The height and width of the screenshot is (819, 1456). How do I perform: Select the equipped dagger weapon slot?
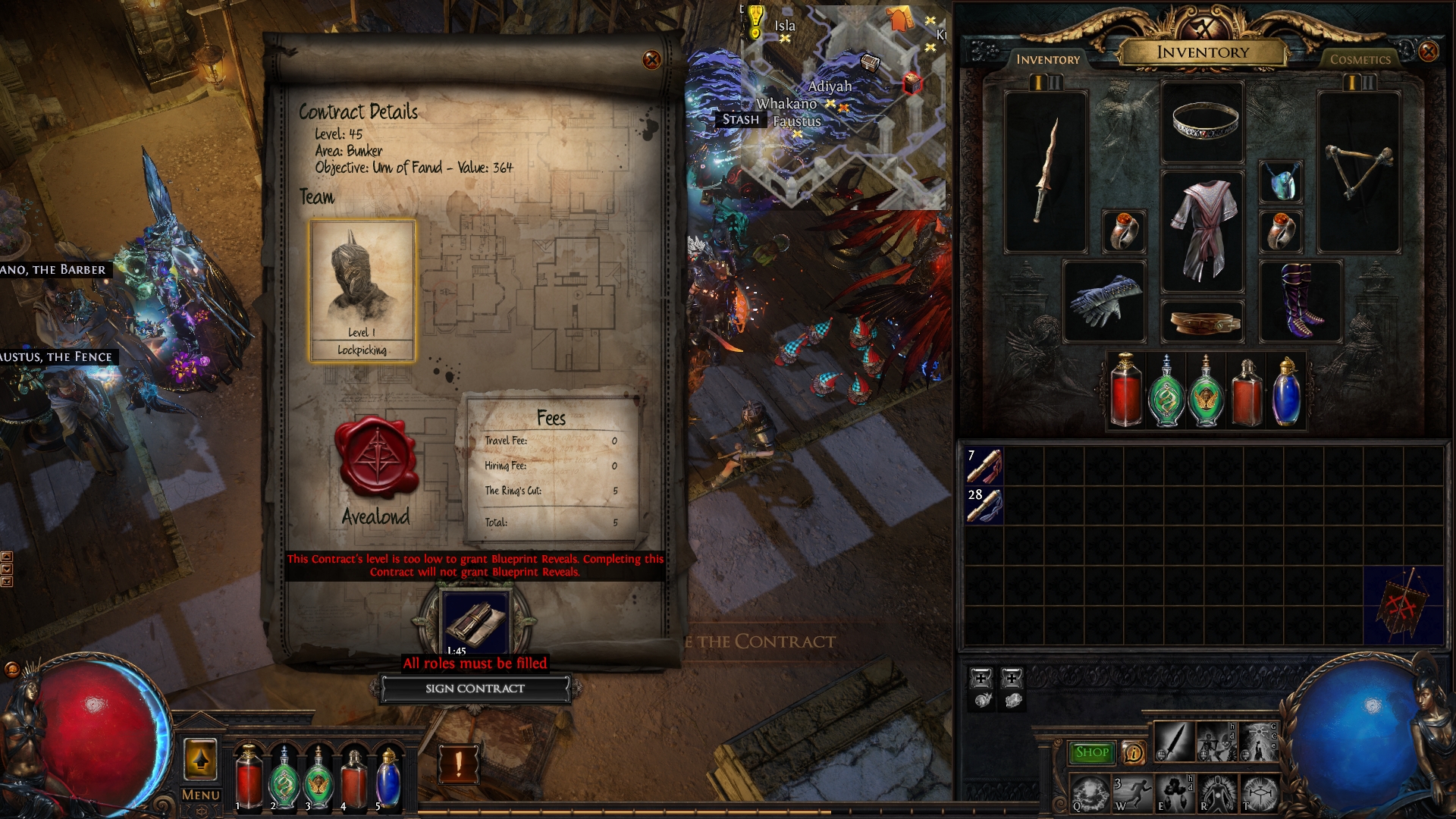pyautogui.click(x=1046, y=171)
